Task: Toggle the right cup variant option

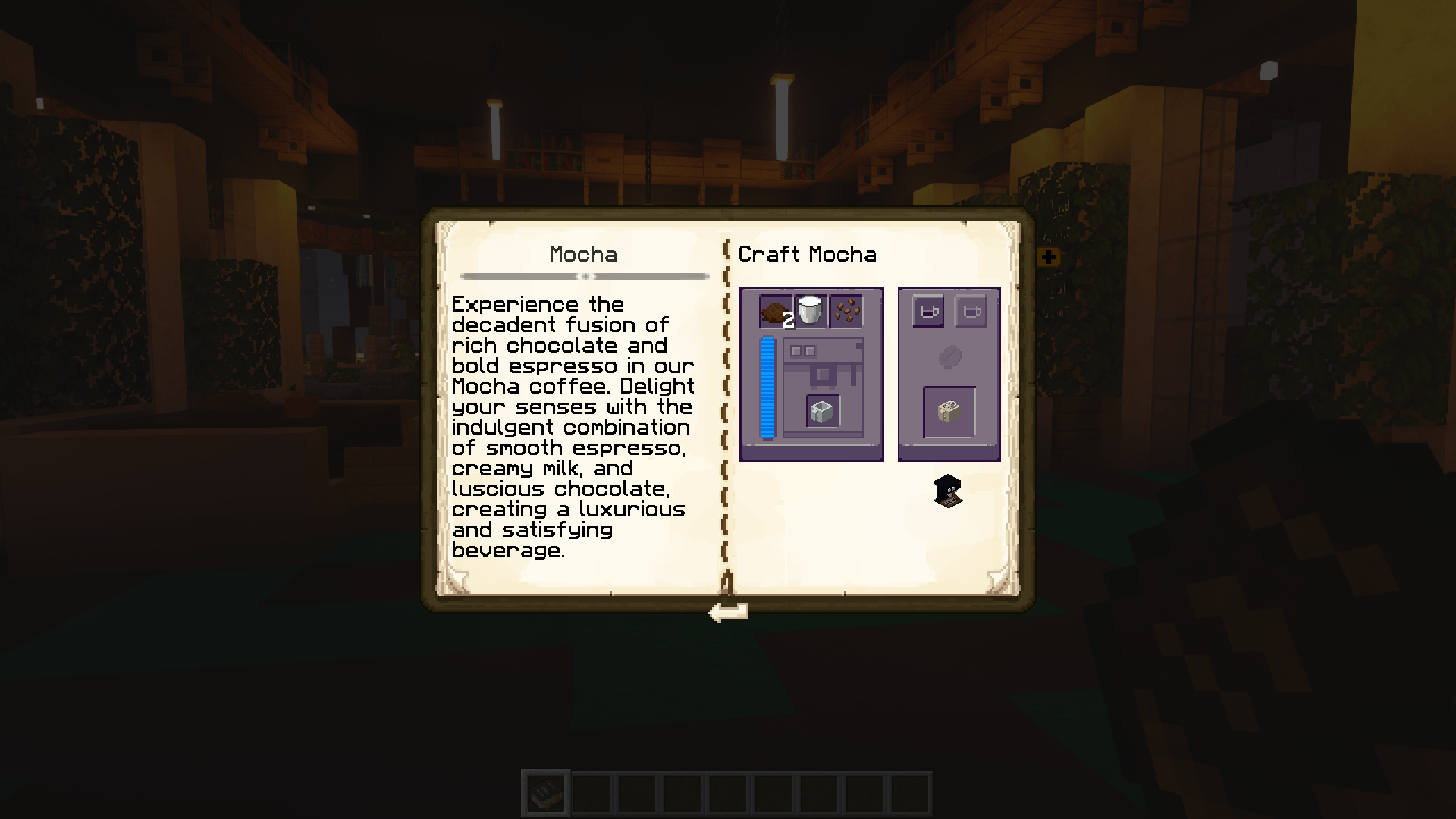Action: click(x=971, y=312)
